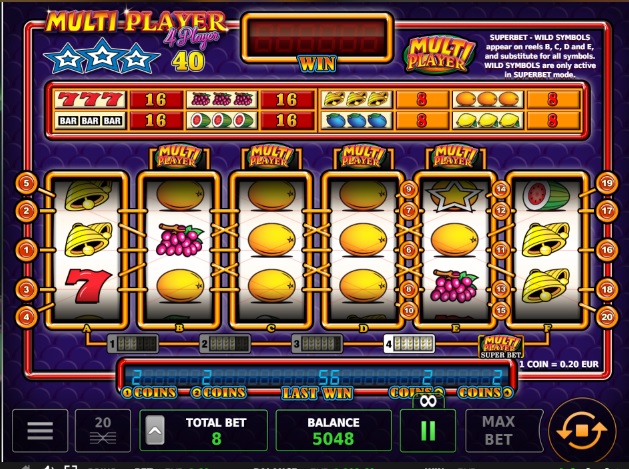Viewport: 629px width, 469px height.
Task: Open the hamburger menu
Action: 40,430
